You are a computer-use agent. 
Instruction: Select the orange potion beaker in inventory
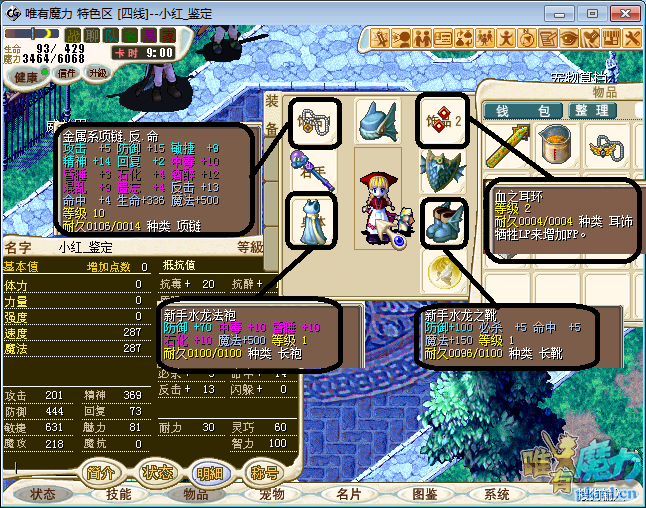(x=554, y=147)
